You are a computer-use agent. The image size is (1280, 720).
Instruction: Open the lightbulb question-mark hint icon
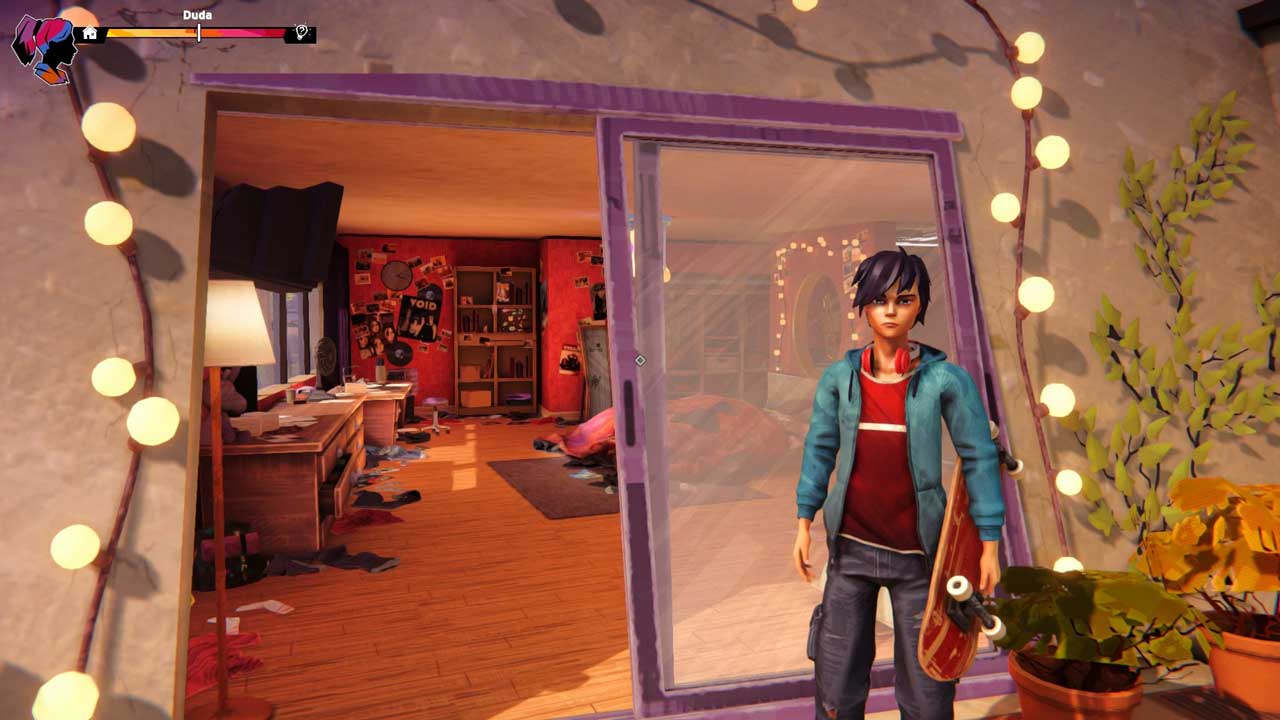coord(300,34)
